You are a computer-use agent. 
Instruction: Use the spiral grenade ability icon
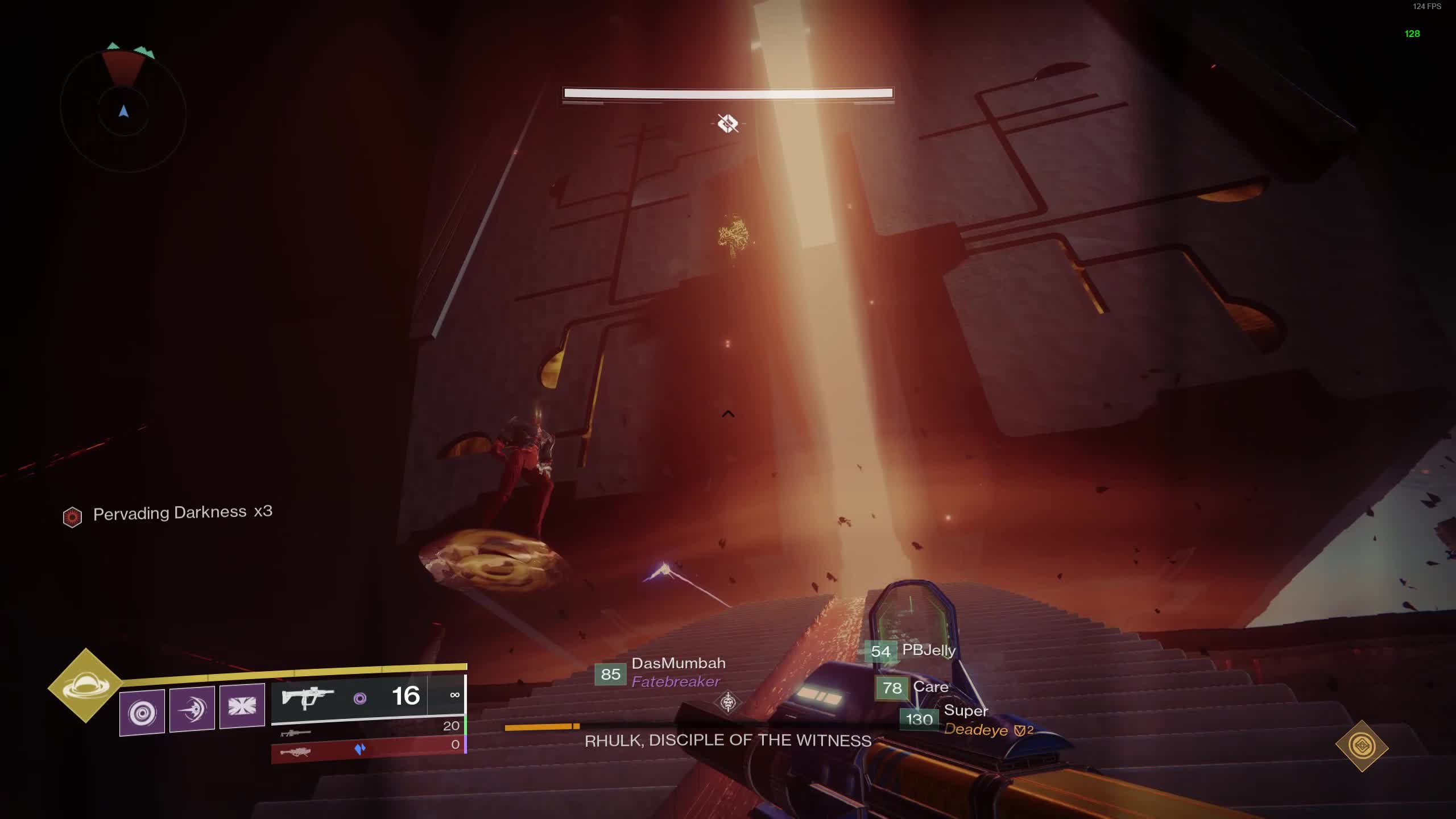click(142, 712)
